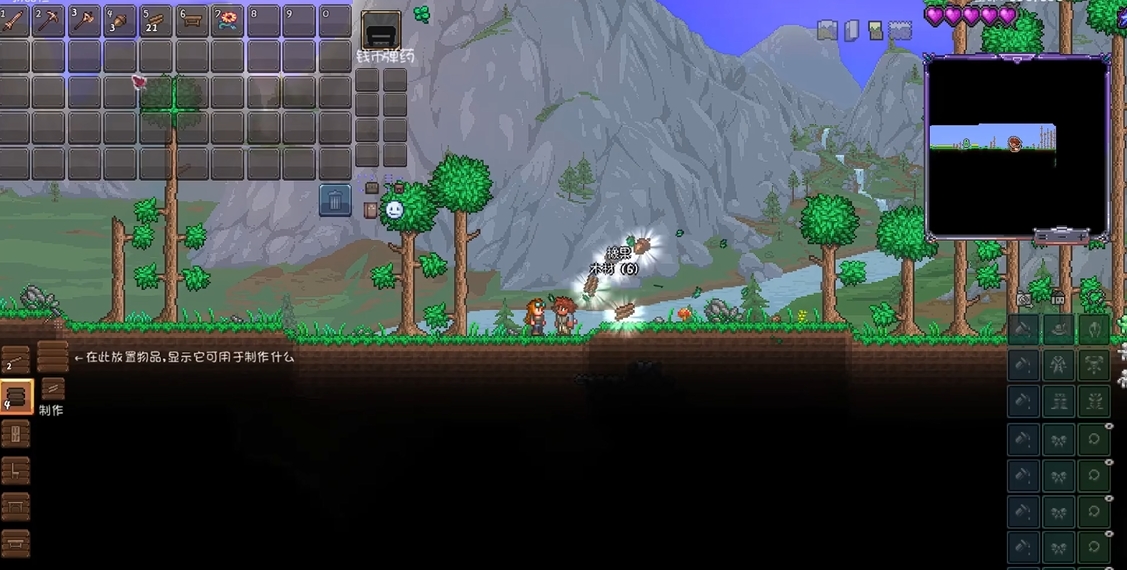Open the camera mode icon below the minimap

1024,299
